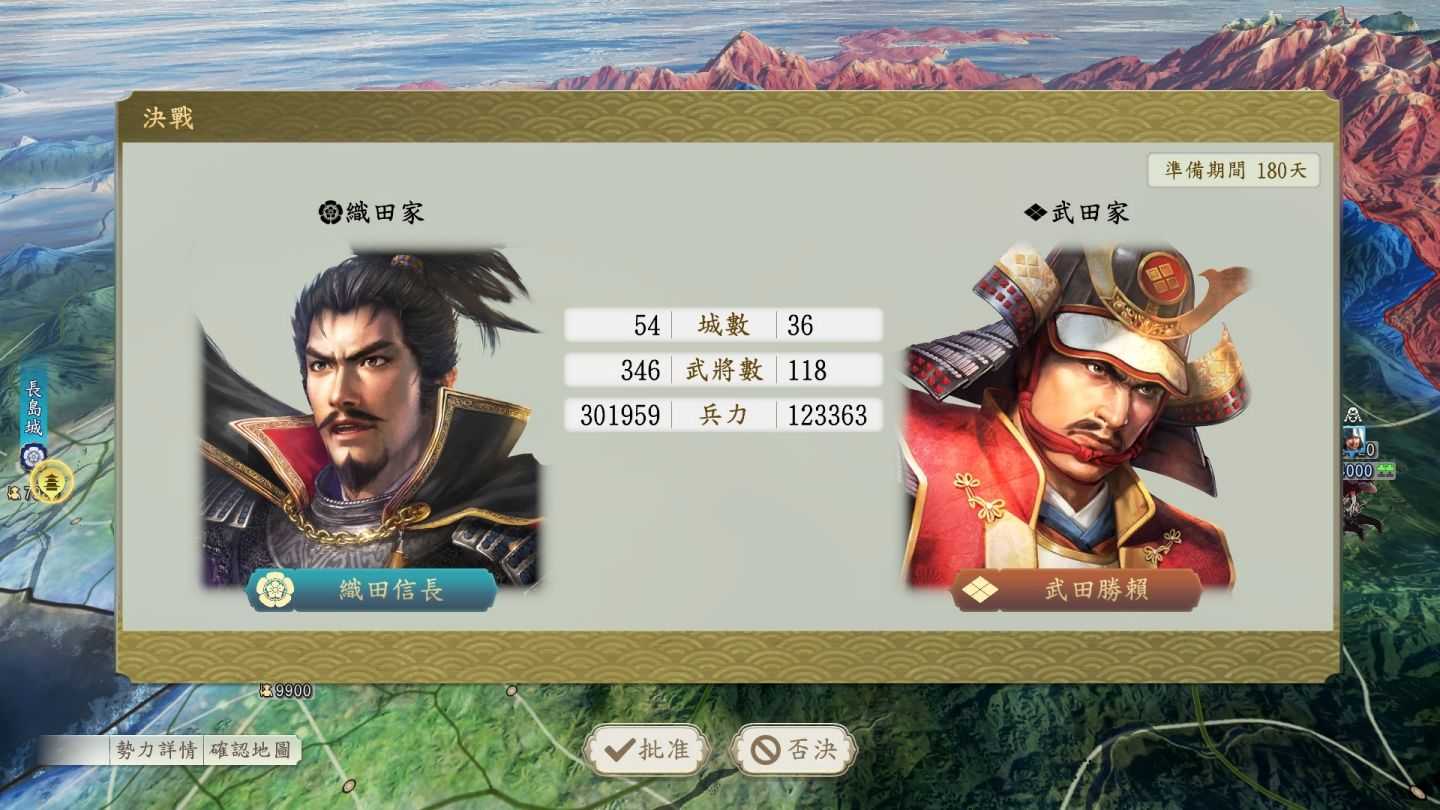Image resolution: width=1440 pixels, height=810 pixels.
Task: Click the soldier icon on the far left edge
Action: (x=13, y=490)
